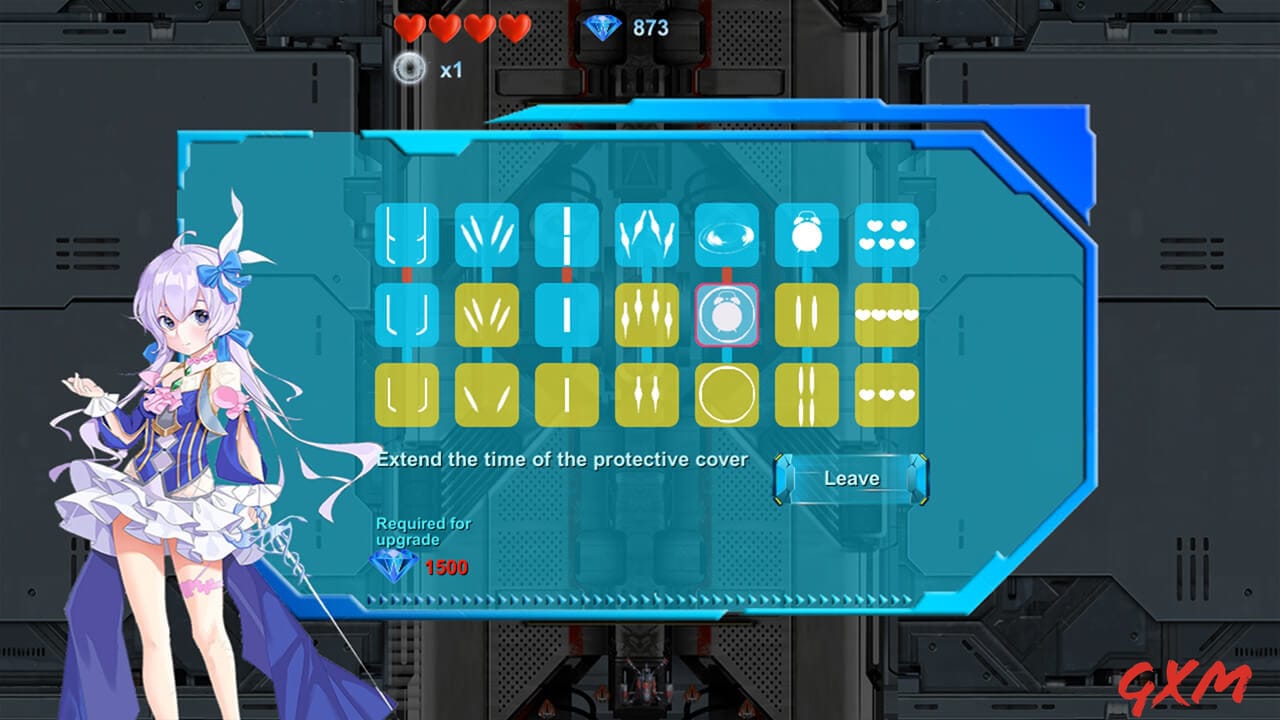This screenshot has width=1280, height=720.
Task: Select the top-row spread shot upgrade icon
Action: coord(487,235)
